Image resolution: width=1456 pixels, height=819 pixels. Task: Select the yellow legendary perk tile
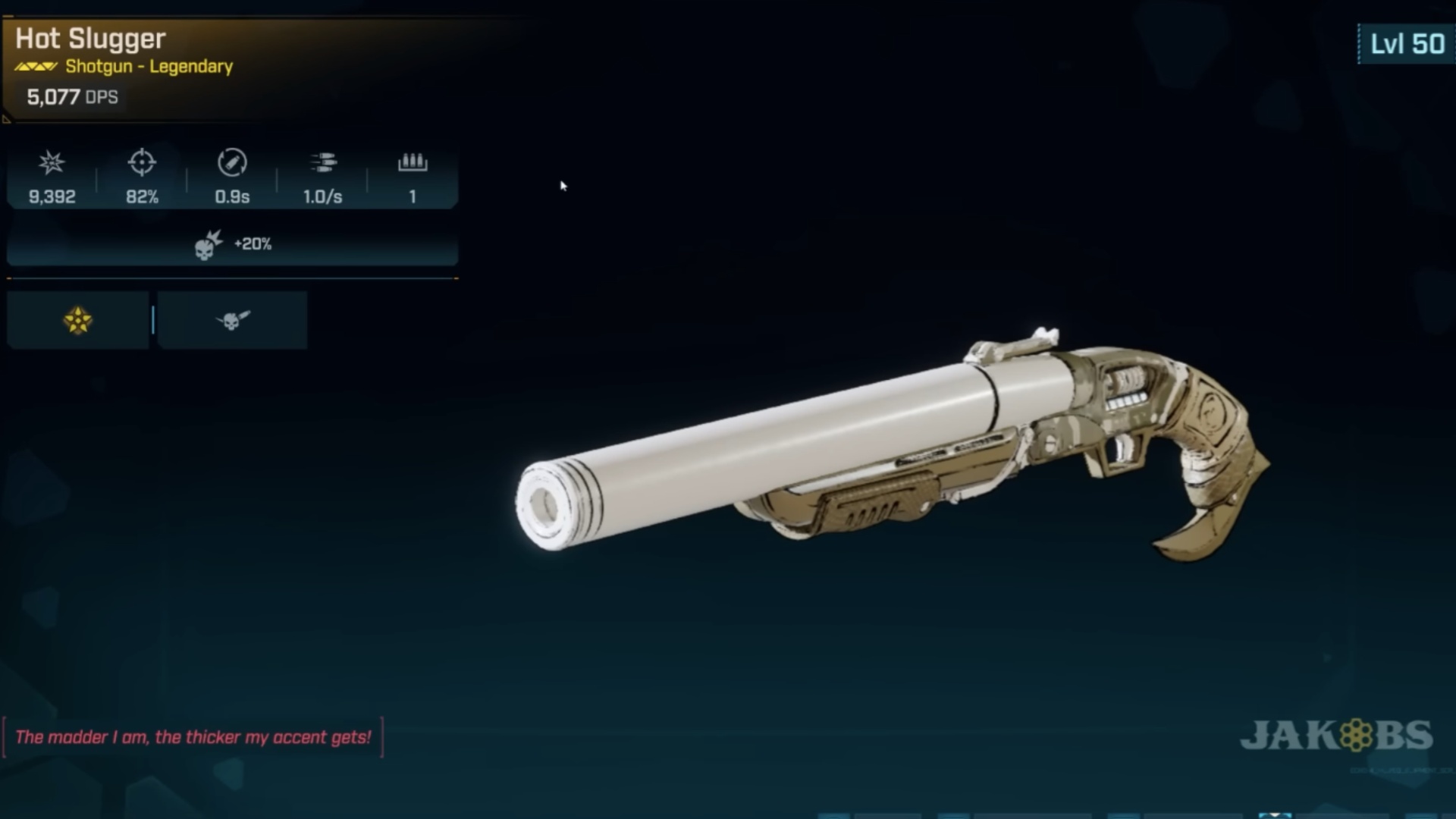[77, 320]
